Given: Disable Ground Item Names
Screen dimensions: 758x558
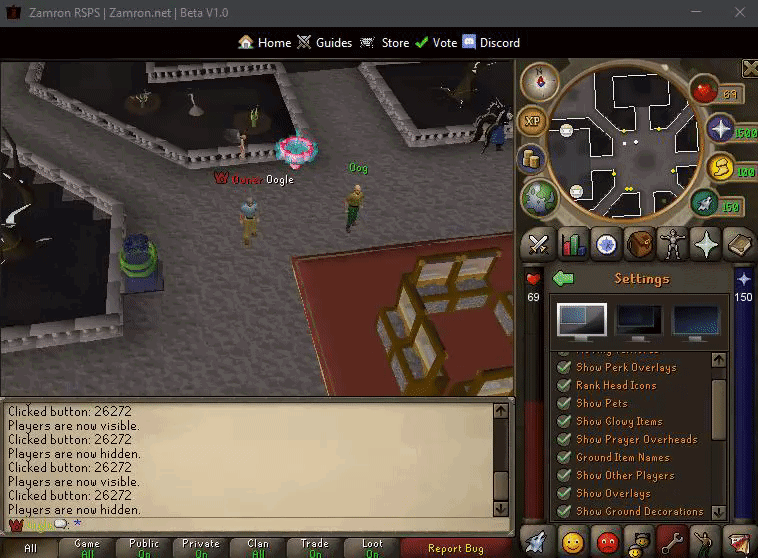Looking at the screenshot, I should pos(565,457).
